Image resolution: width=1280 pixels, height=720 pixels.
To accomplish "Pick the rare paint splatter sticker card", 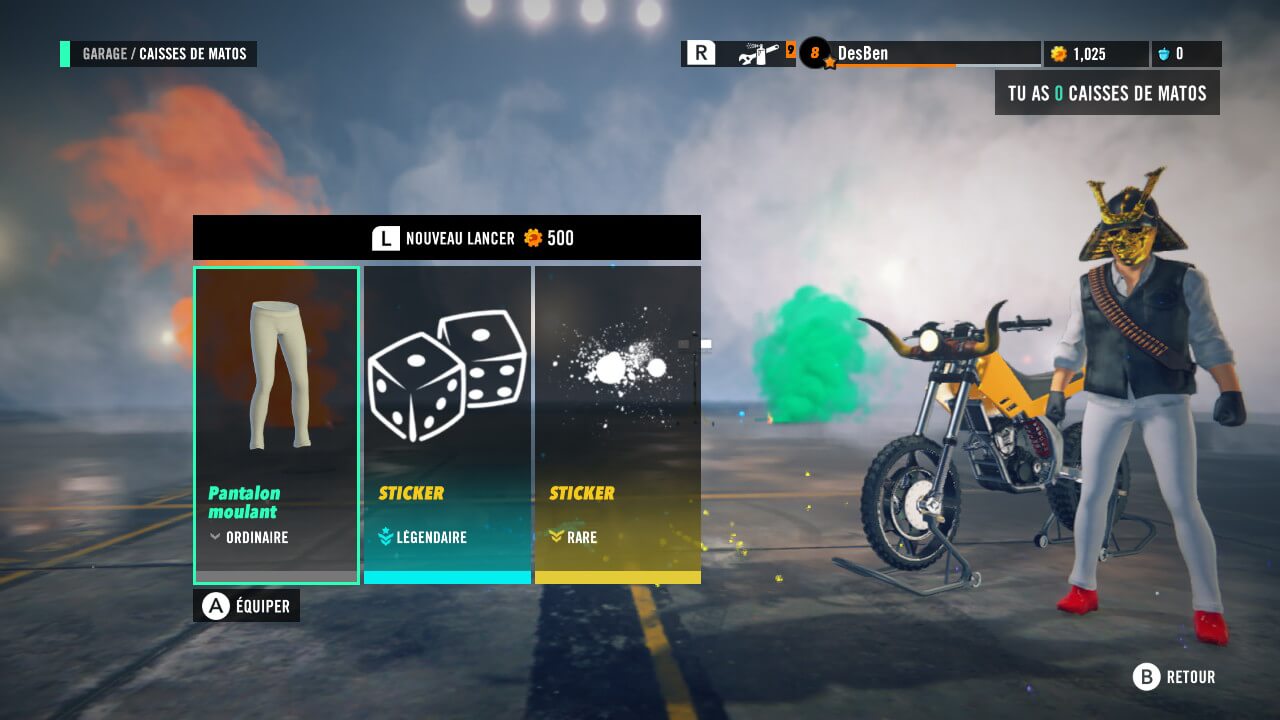I will pos(617,424).
